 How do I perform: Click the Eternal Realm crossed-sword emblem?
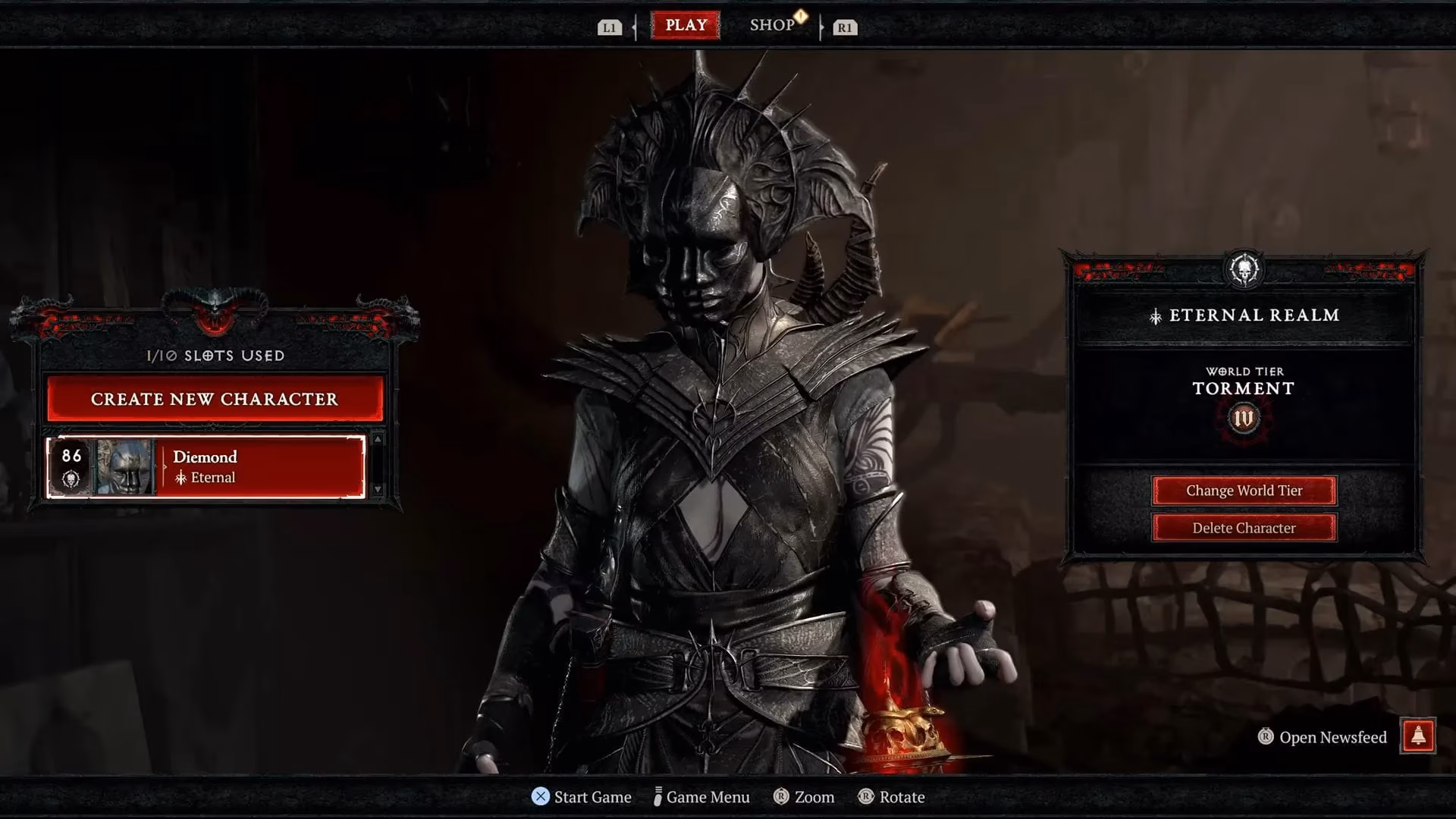coord(1156,315)
